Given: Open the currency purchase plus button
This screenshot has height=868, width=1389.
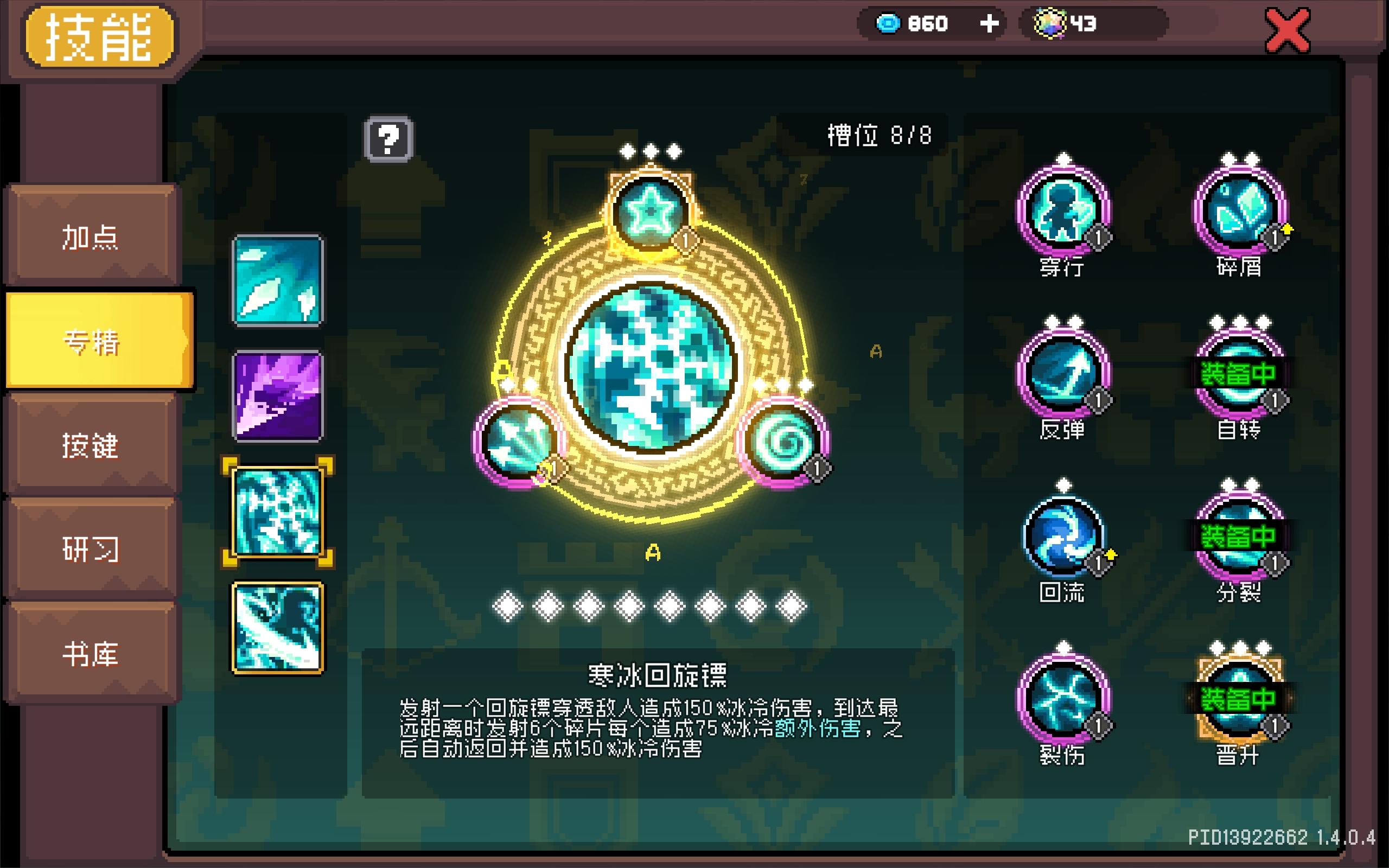Looking at the screenshot, I should pyautogui.click(x=989, y=23).
